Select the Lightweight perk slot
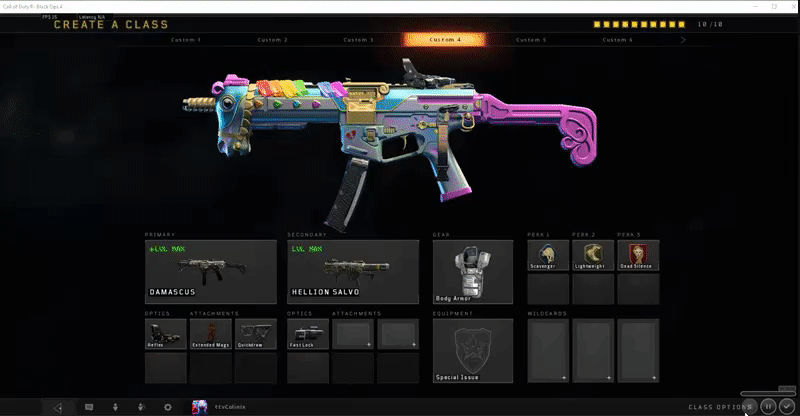Viewport: 800px width, 416px height. [592, 255]
